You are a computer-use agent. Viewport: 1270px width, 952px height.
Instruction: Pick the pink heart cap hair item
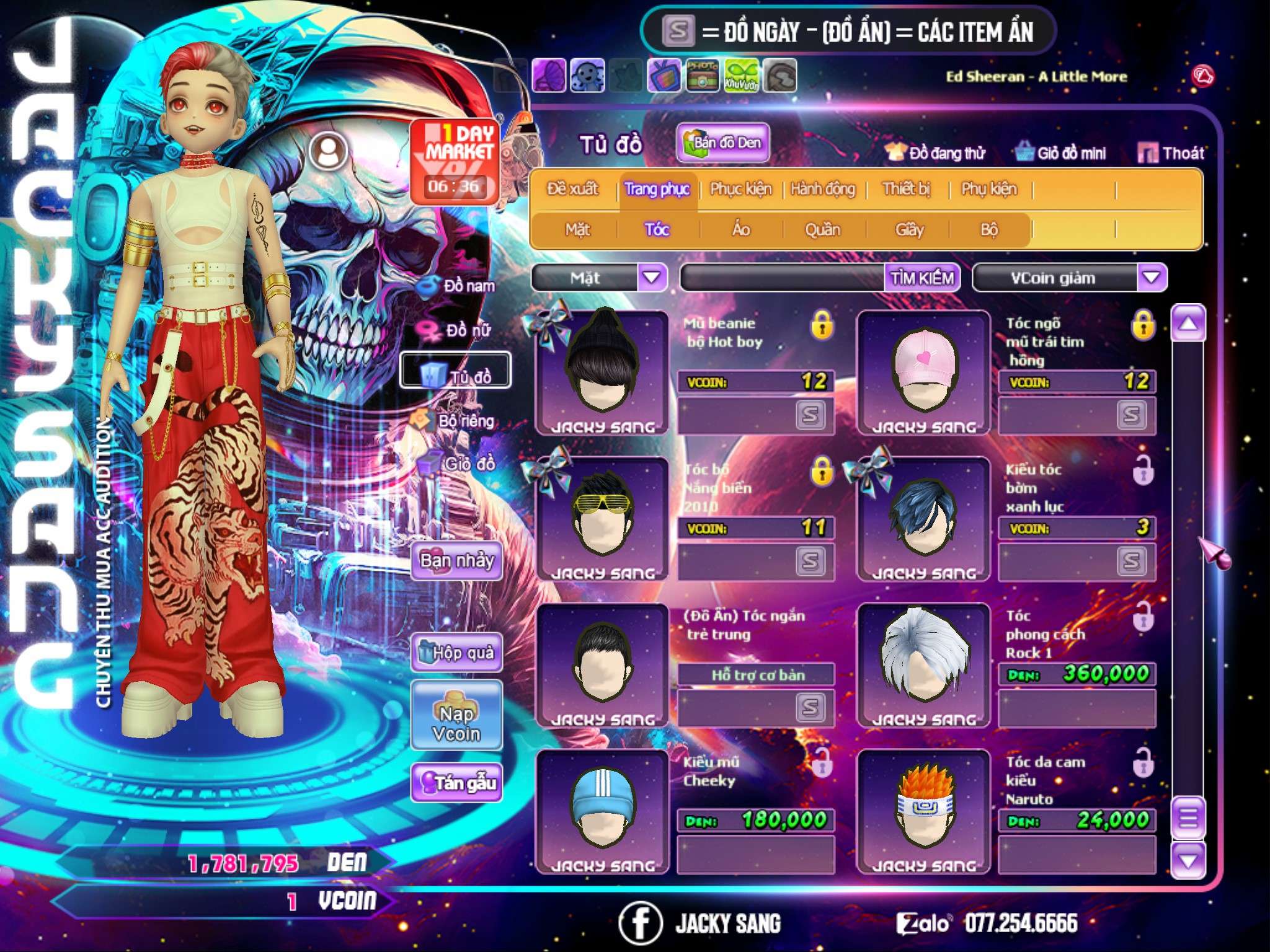tap(923, 372)
